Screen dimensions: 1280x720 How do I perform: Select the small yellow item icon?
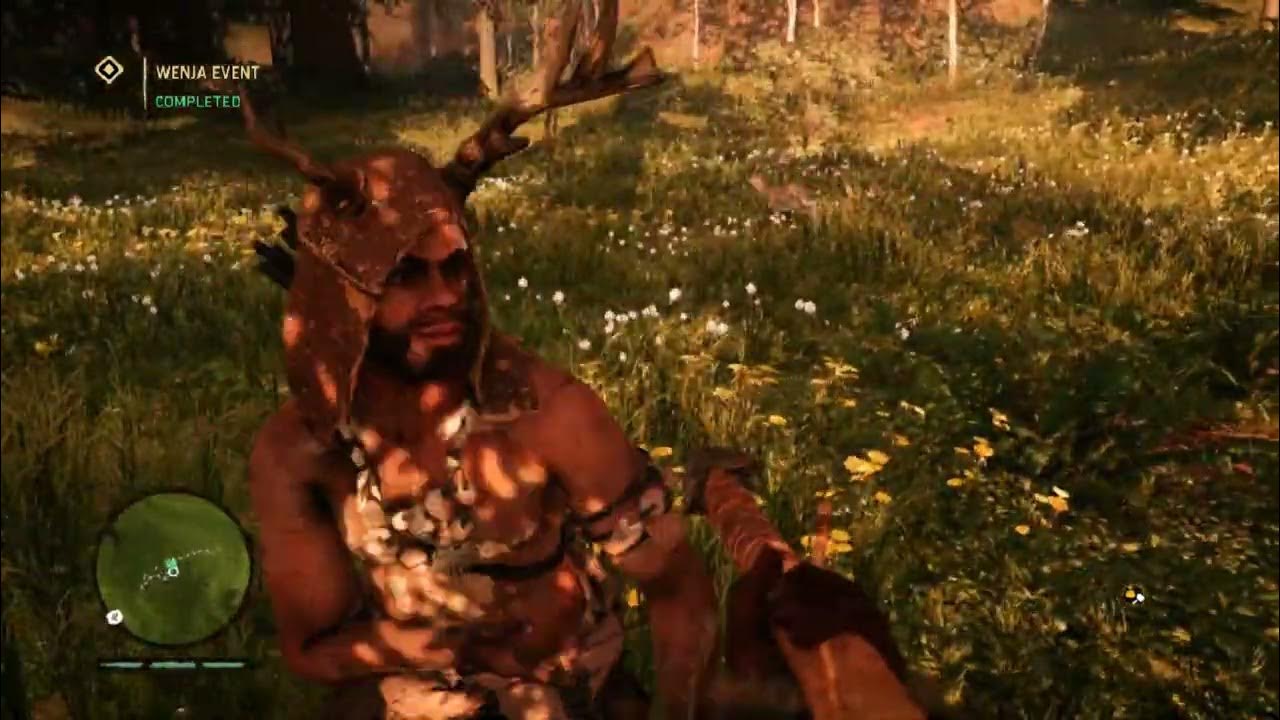1132,596
